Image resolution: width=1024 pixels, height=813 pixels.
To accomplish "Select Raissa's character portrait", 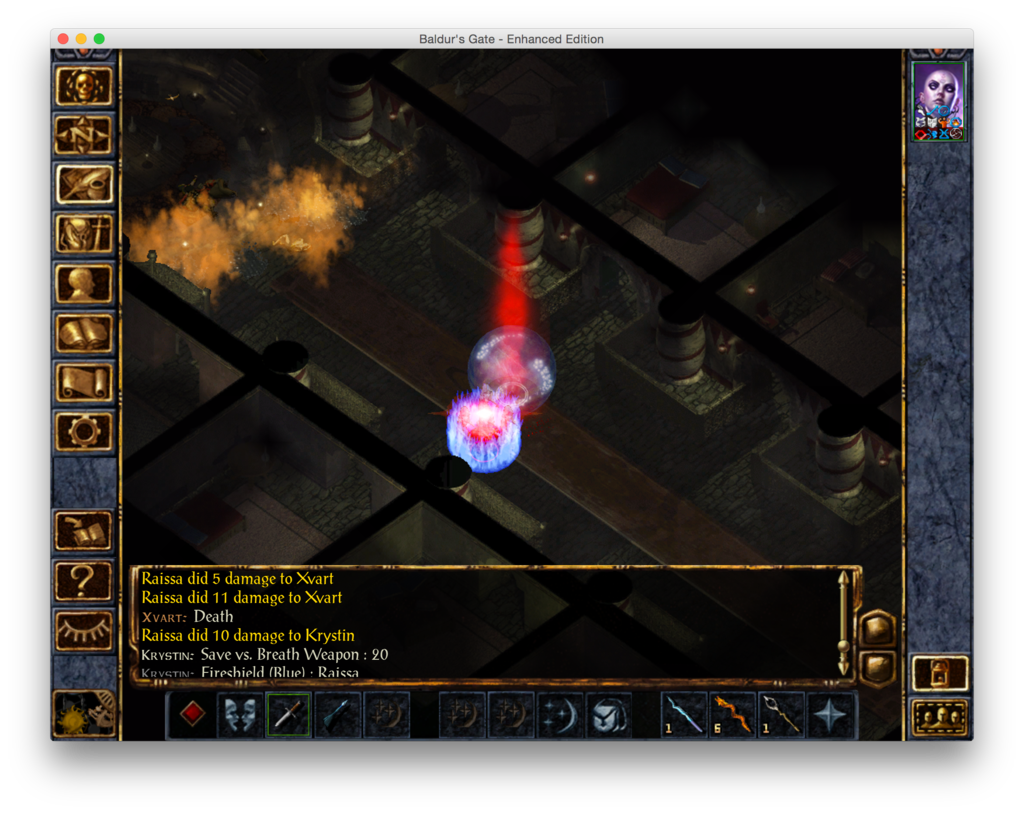I will 939,101.
